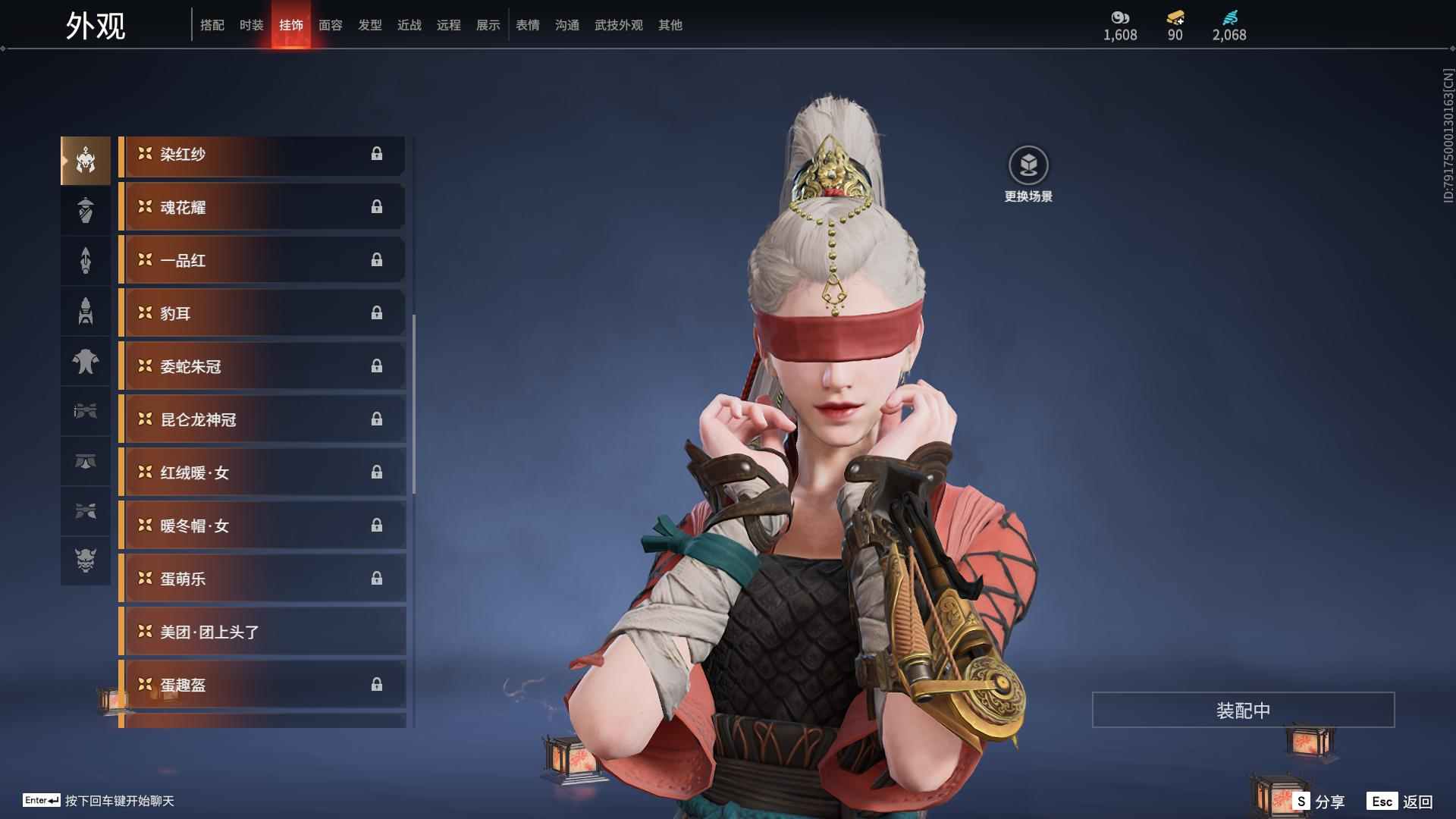The height and width of the screenshot is (819, 1456).
Task: Select 美团·团上头了 accessory
Action: point(262,632)
